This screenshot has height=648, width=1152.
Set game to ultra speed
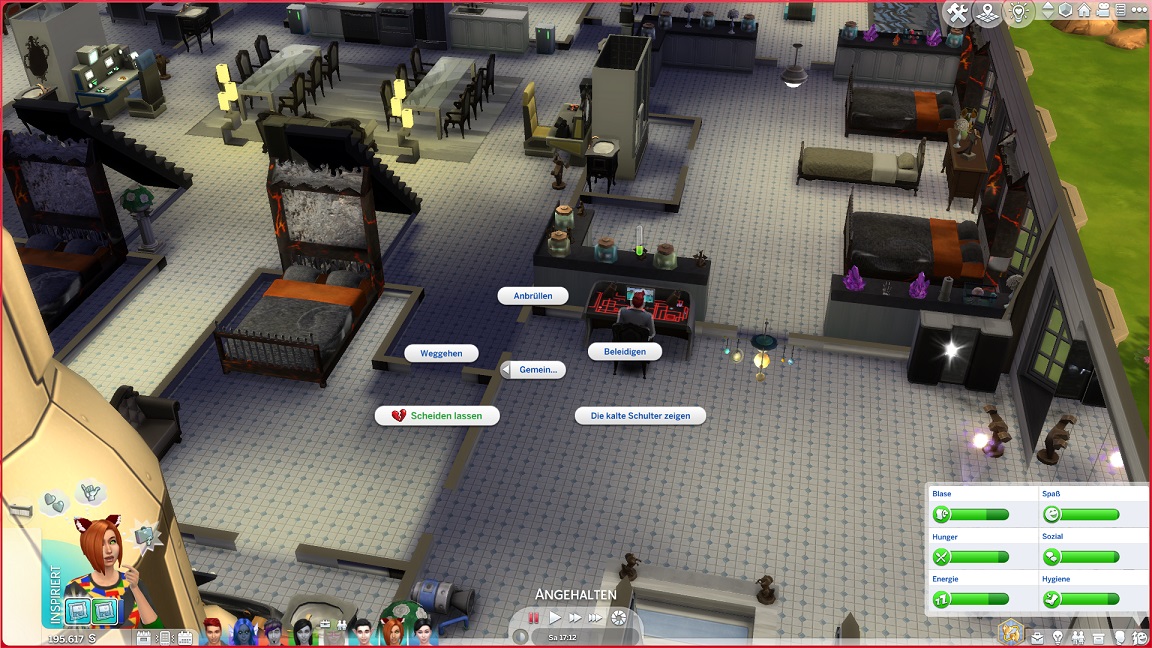[596, 618]
